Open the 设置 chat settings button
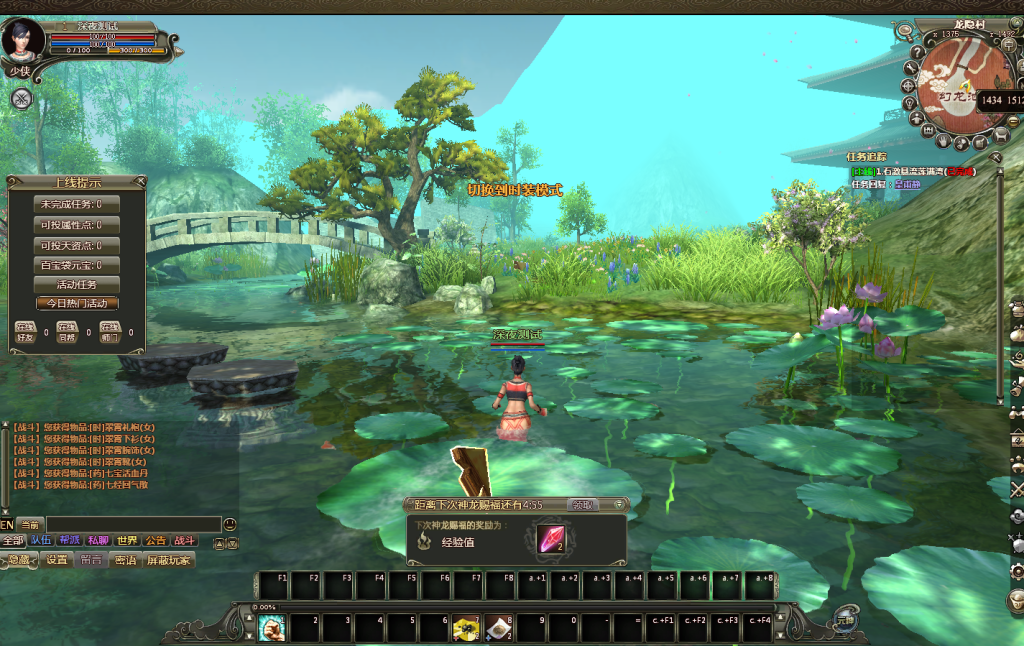 pos(58,560)
